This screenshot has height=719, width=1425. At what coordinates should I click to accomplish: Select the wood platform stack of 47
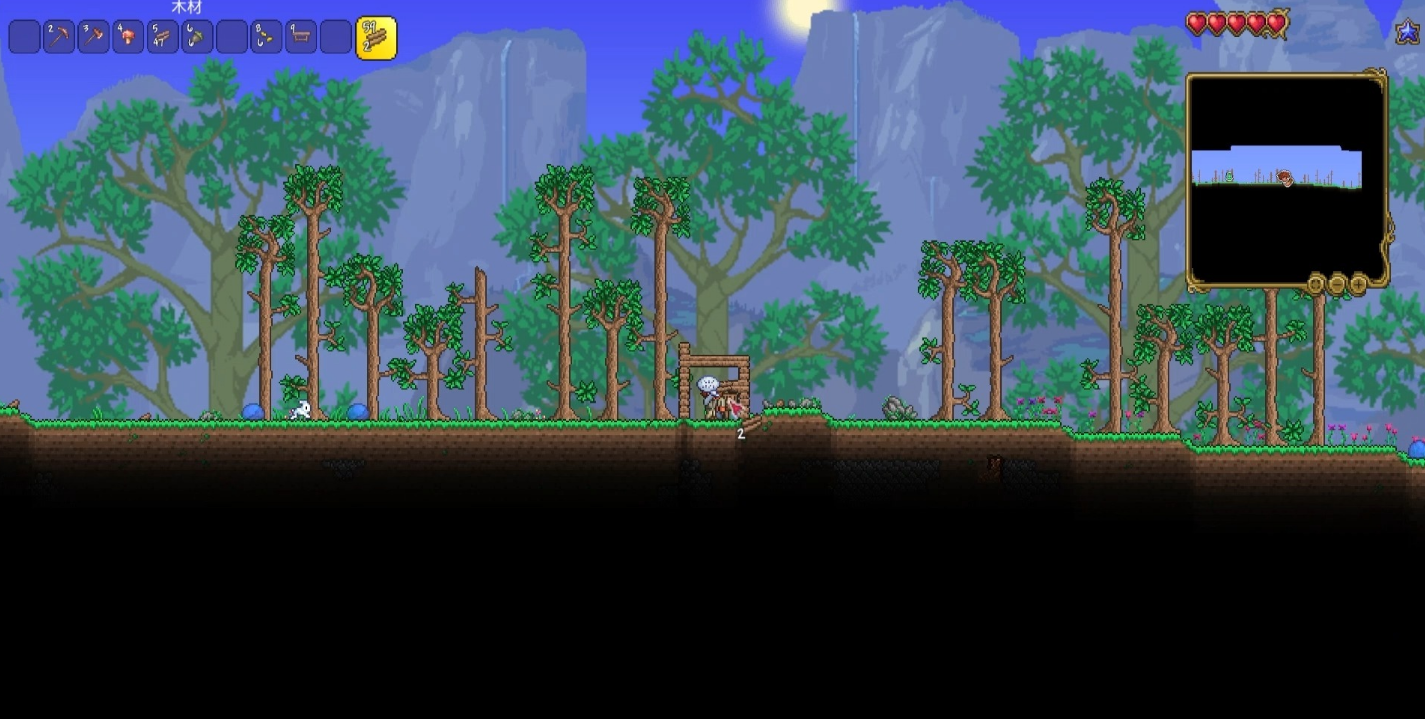tap(163, 38)
